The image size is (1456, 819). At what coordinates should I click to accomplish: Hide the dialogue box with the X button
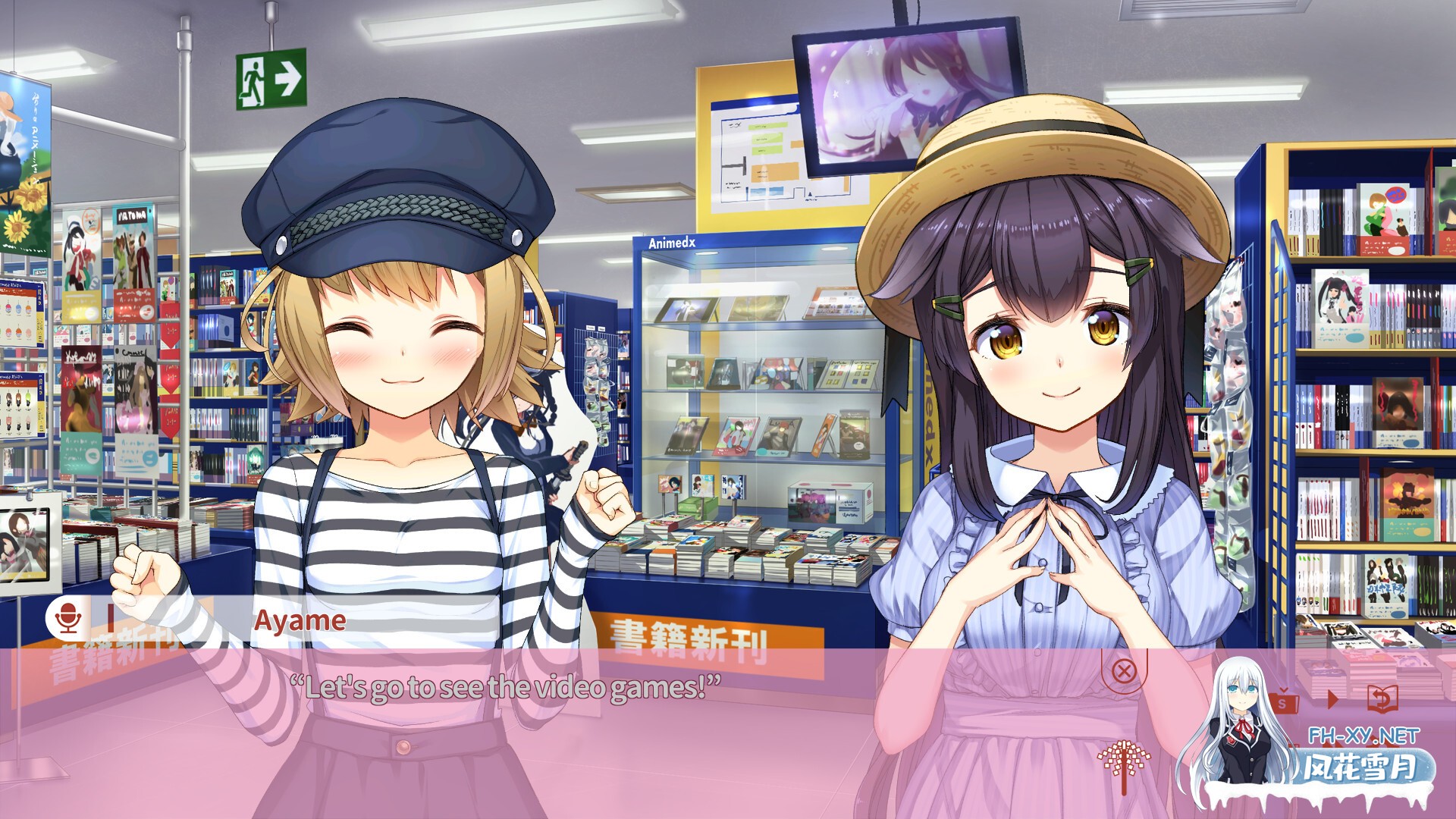tap(1124, 670)
